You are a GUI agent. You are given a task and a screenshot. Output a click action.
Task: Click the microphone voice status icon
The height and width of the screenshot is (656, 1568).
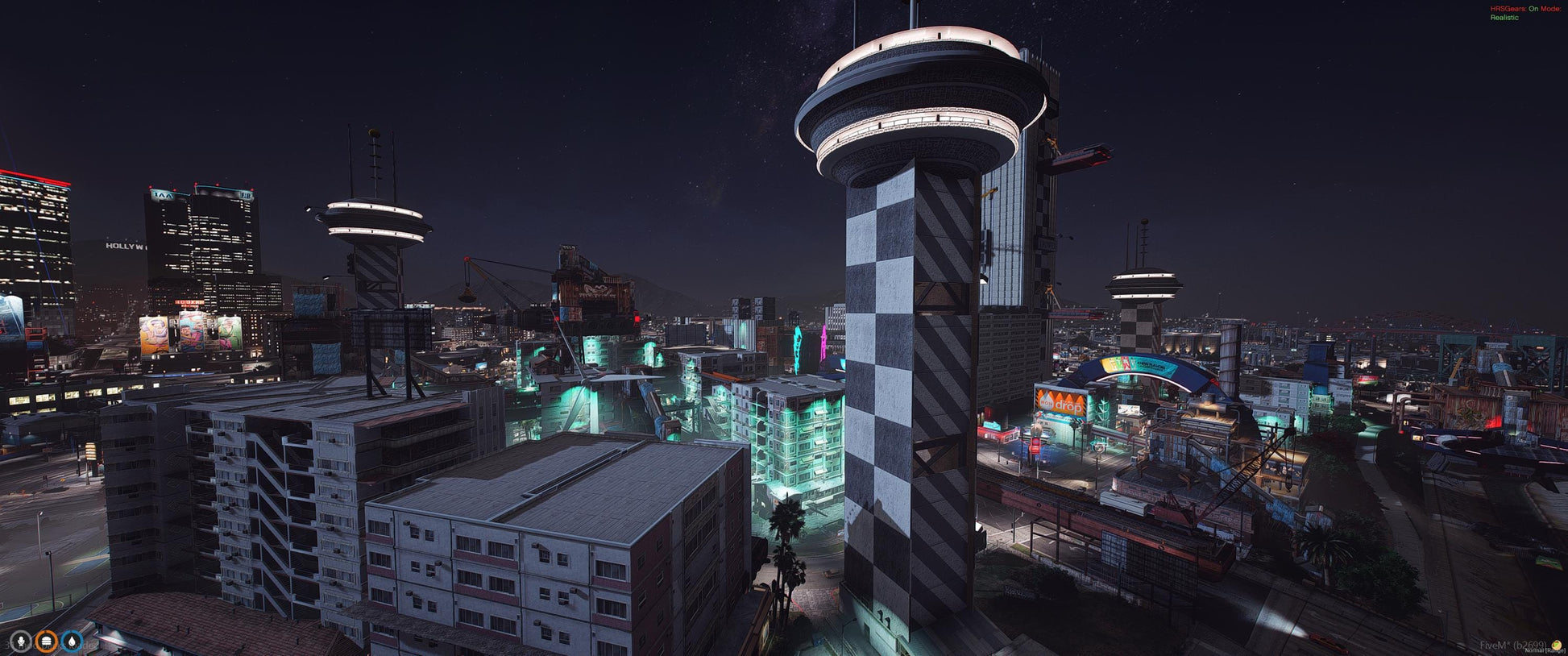tap(21, 641)
